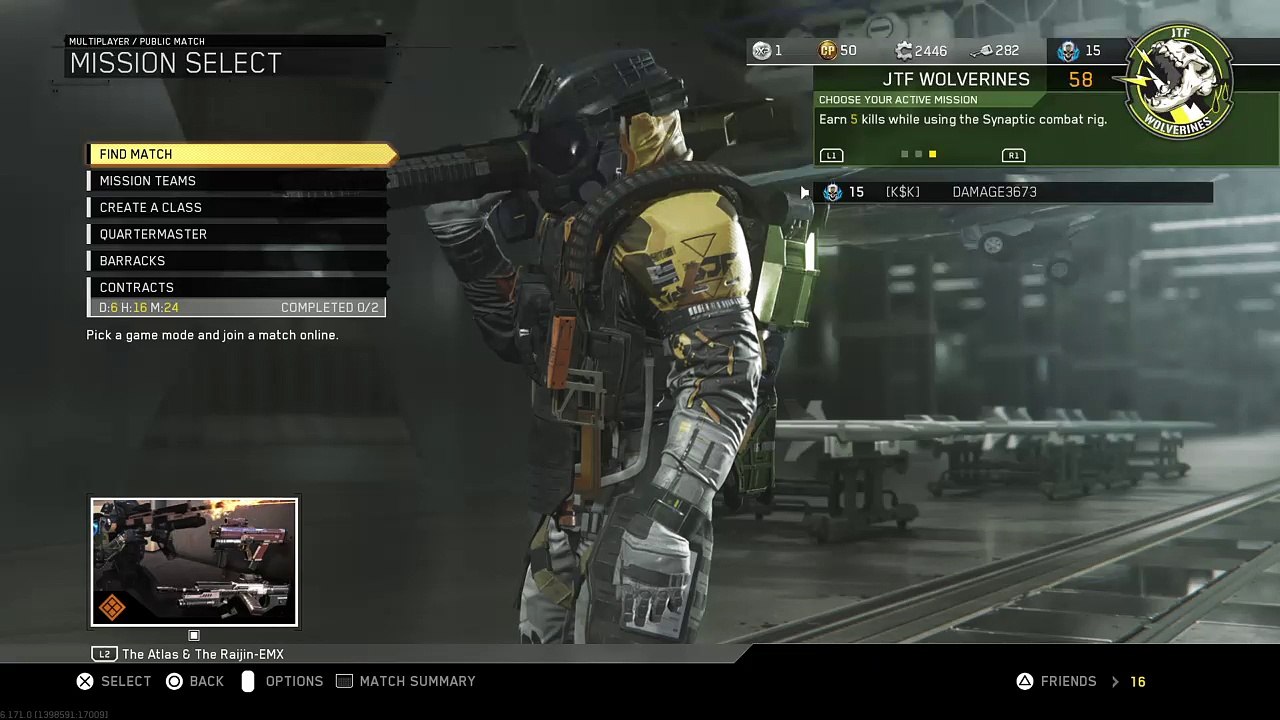The image size is (1280, 720).
Task: Choose Create a Class option
Action: pos(237,208)
